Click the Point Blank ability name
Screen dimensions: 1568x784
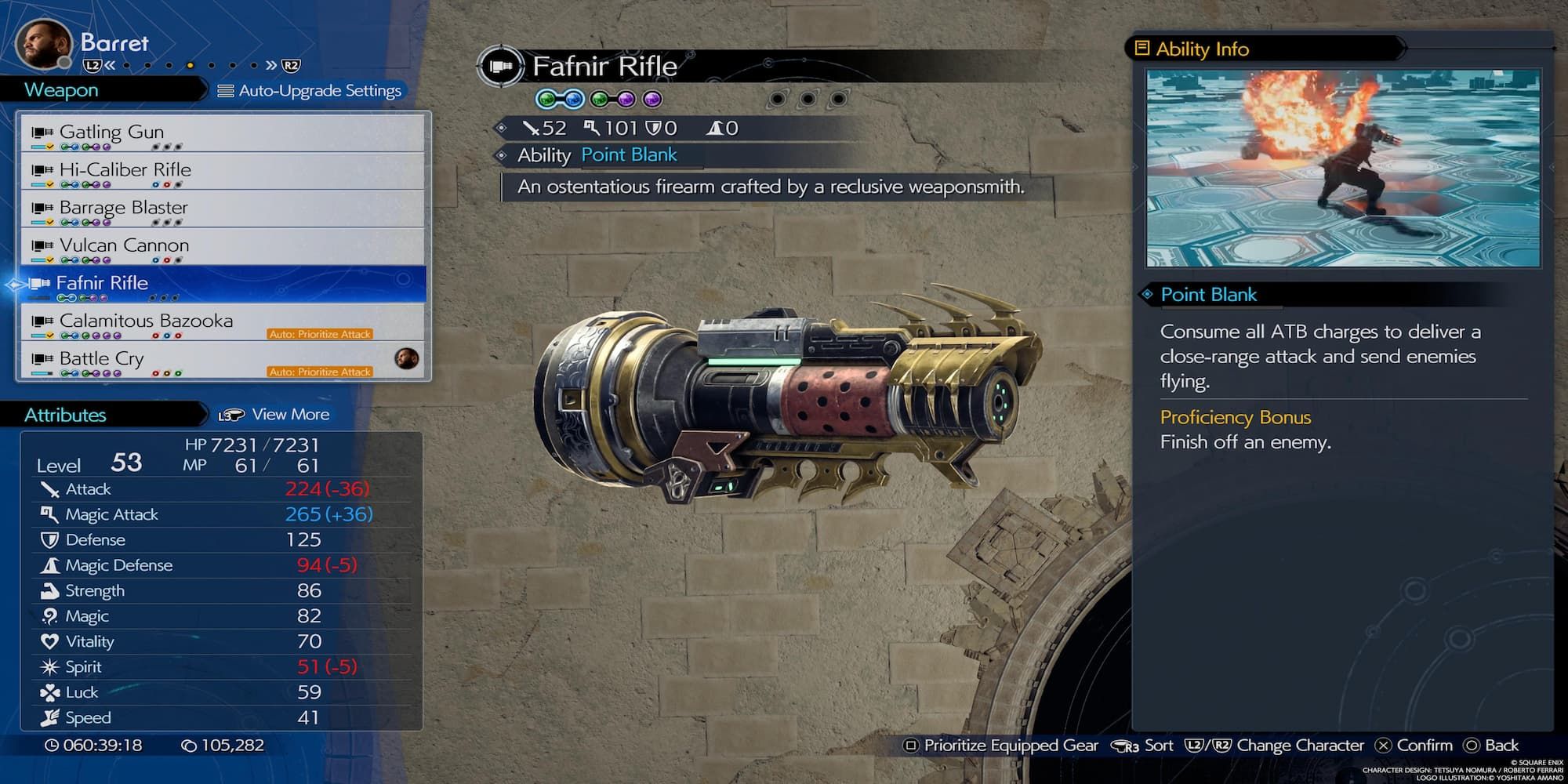click(x=629, y=155)
